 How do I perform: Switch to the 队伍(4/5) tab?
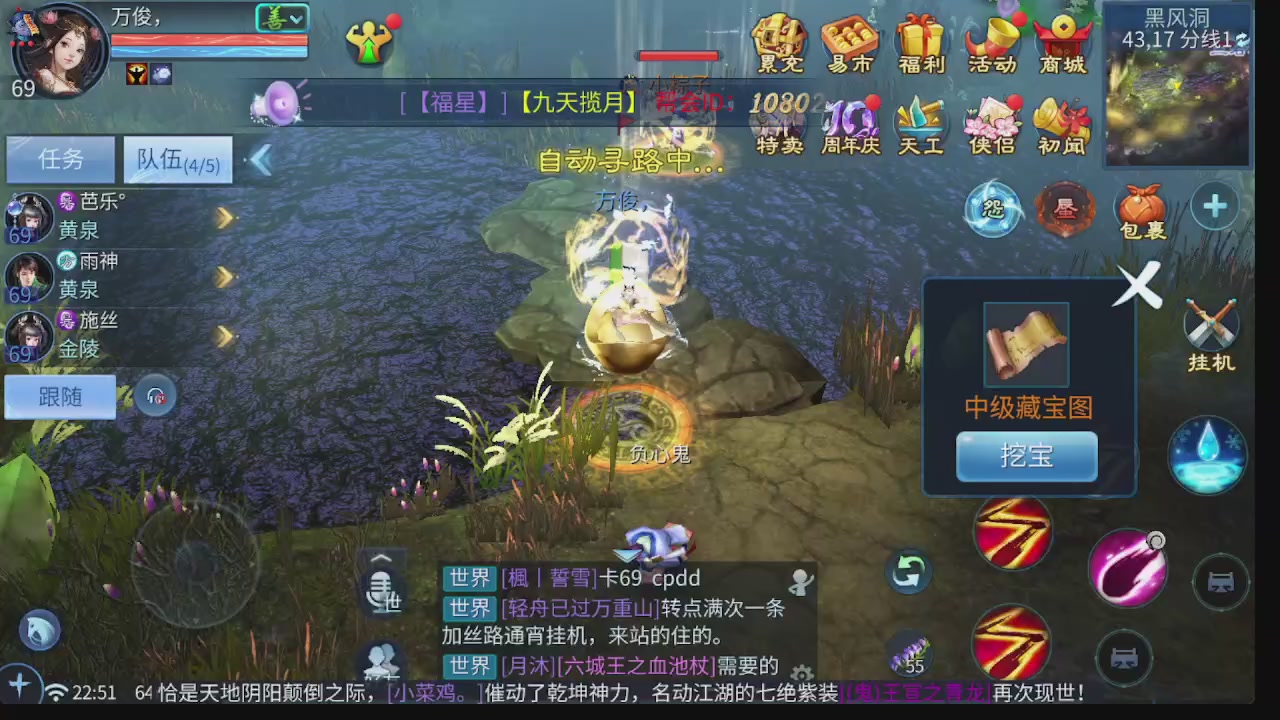178,160
